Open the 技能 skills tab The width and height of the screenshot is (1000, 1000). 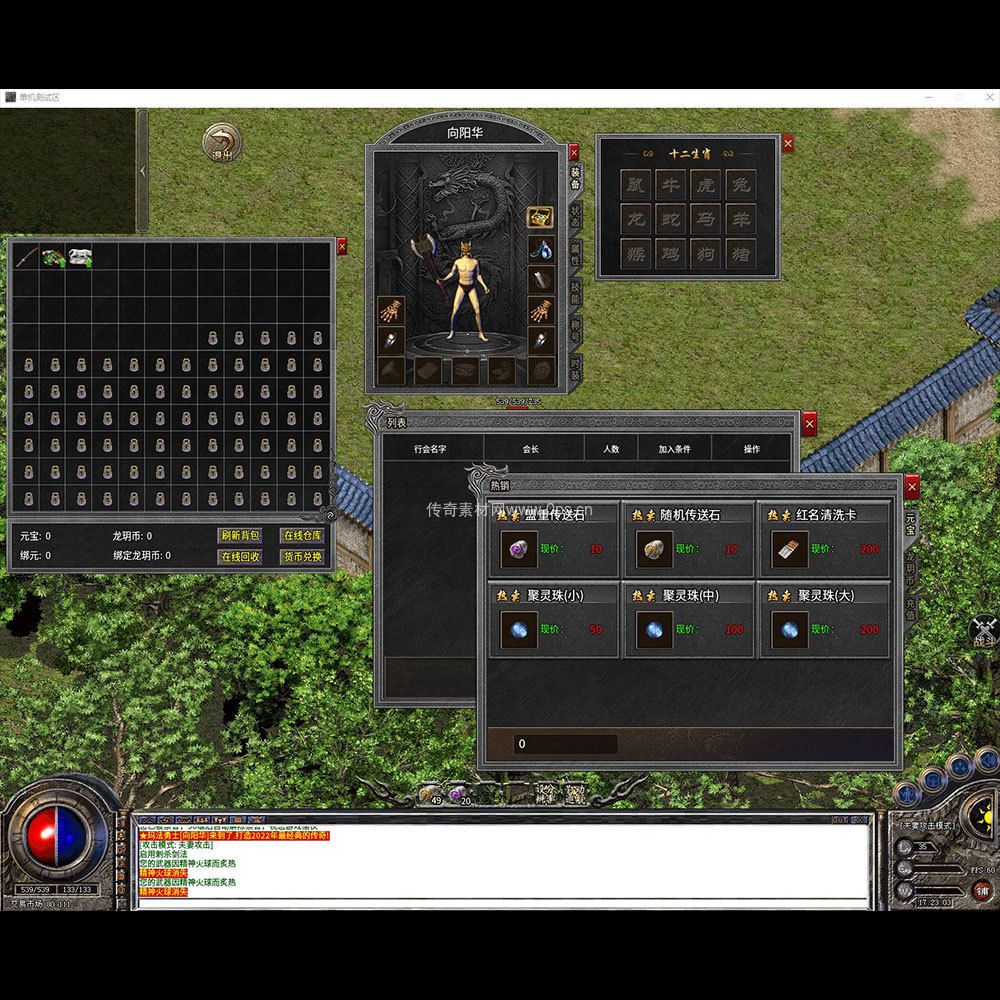point(576,291)
